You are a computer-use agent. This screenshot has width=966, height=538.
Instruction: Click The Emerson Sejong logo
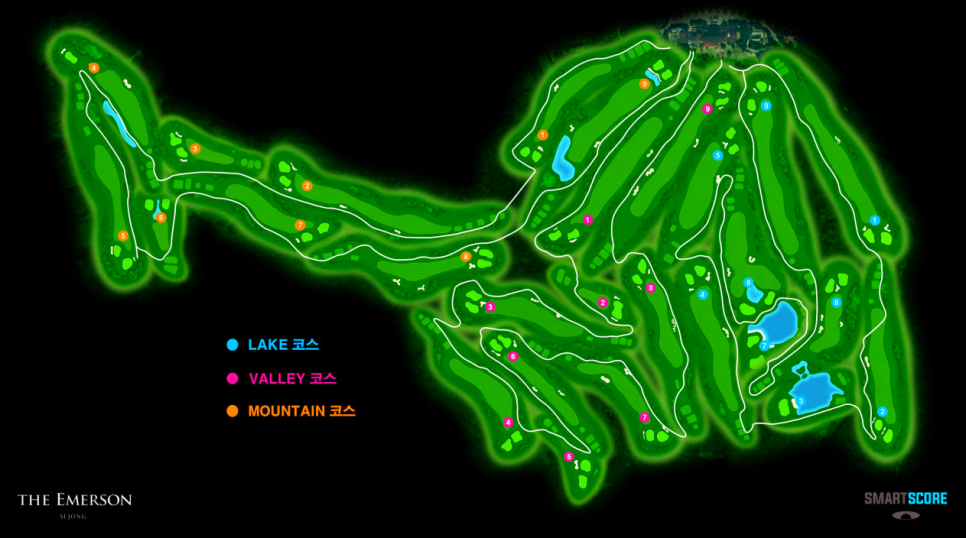click(75, 503)
